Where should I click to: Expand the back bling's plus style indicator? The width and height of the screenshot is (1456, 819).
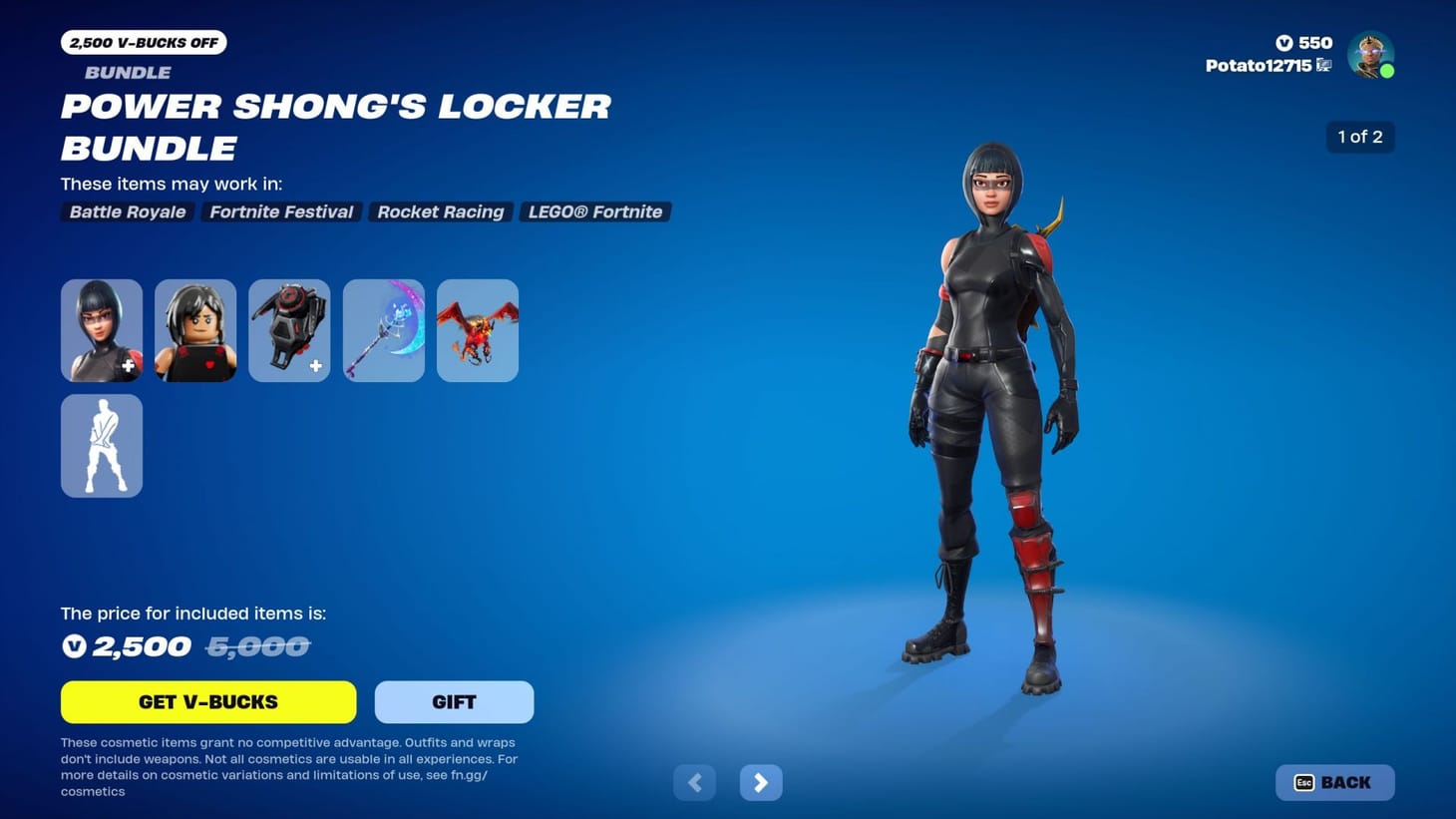tap(315, 366)
